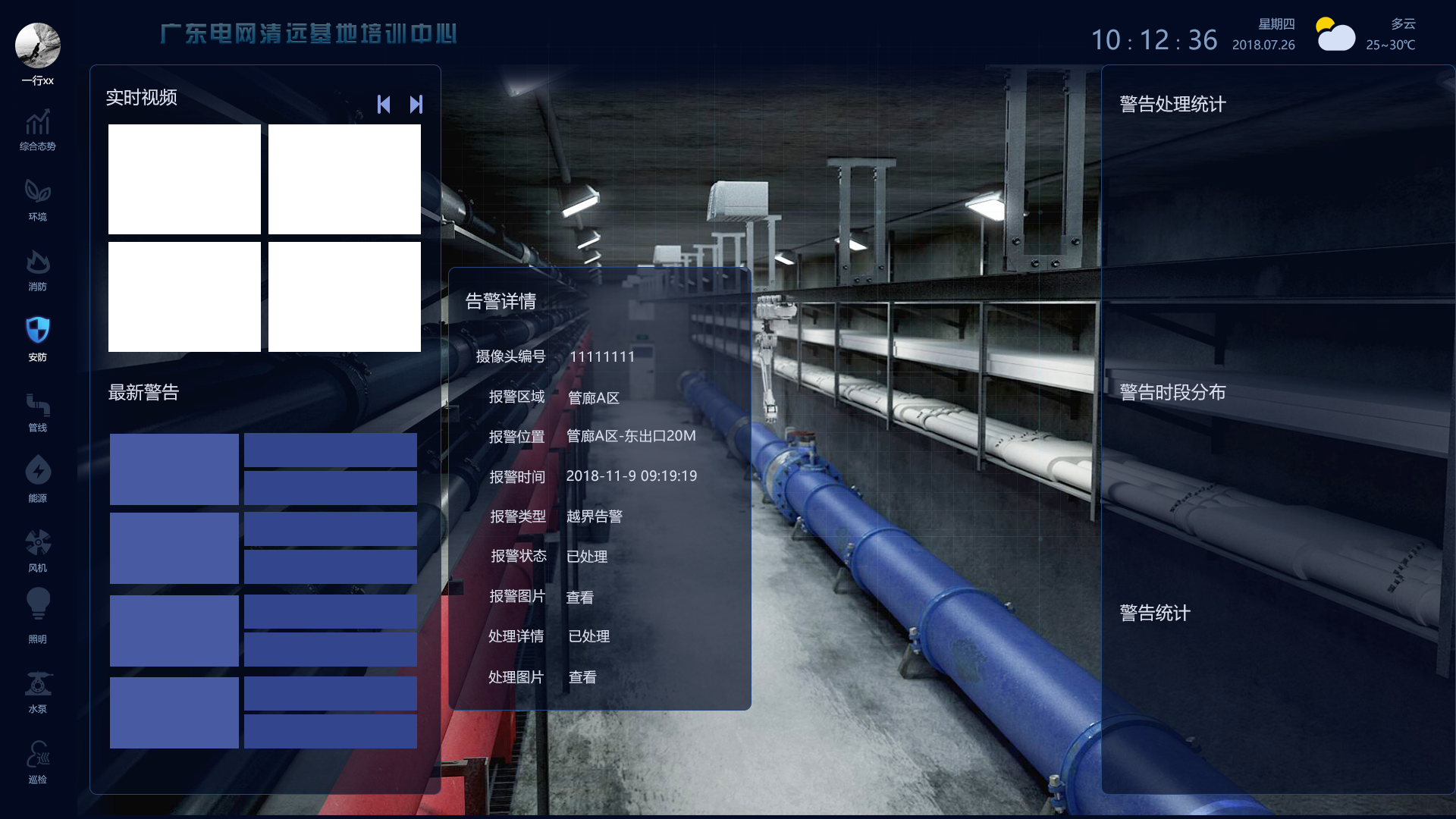Click the 最新警告 section title
1456x819 pixels.
tap(143, 393)
